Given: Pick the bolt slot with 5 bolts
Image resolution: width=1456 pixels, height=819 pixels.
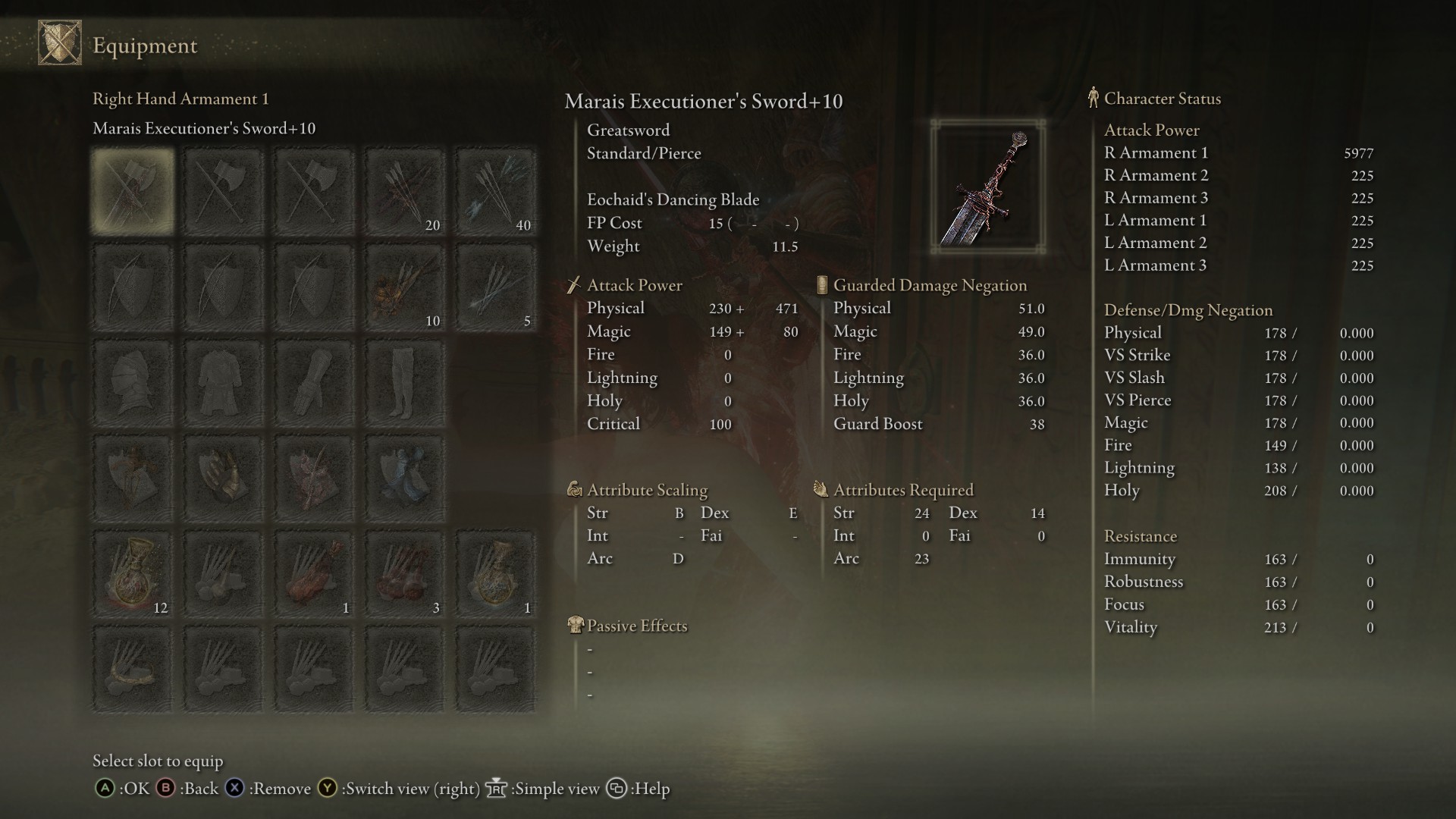Looking at the screenshot, I should tap(496, 287).
